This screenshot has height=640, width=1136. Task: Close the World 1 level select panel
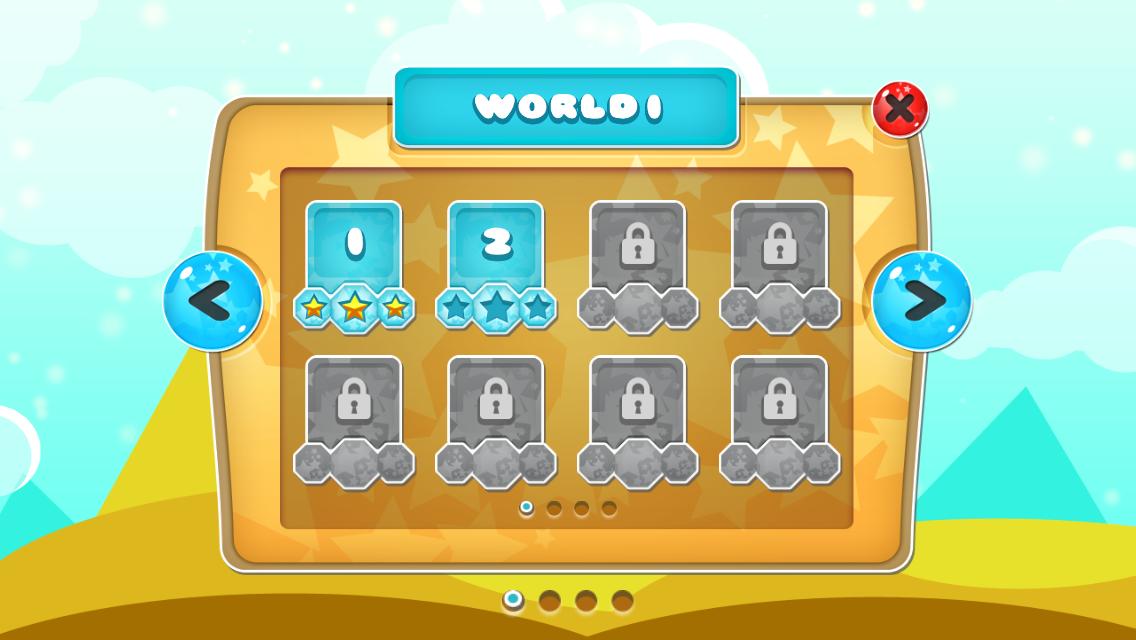(x=900, y=109)
